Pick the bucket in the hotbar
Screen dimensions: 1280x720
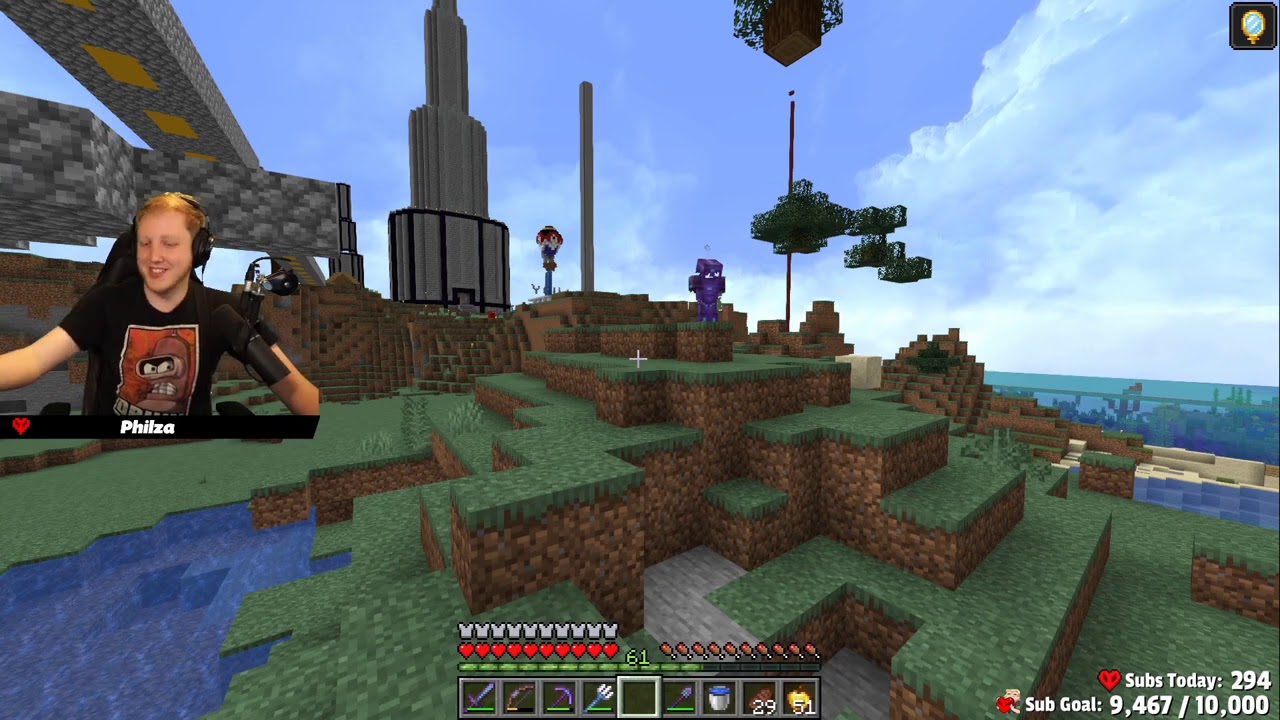pyautogui.click(x=719, y=697)
